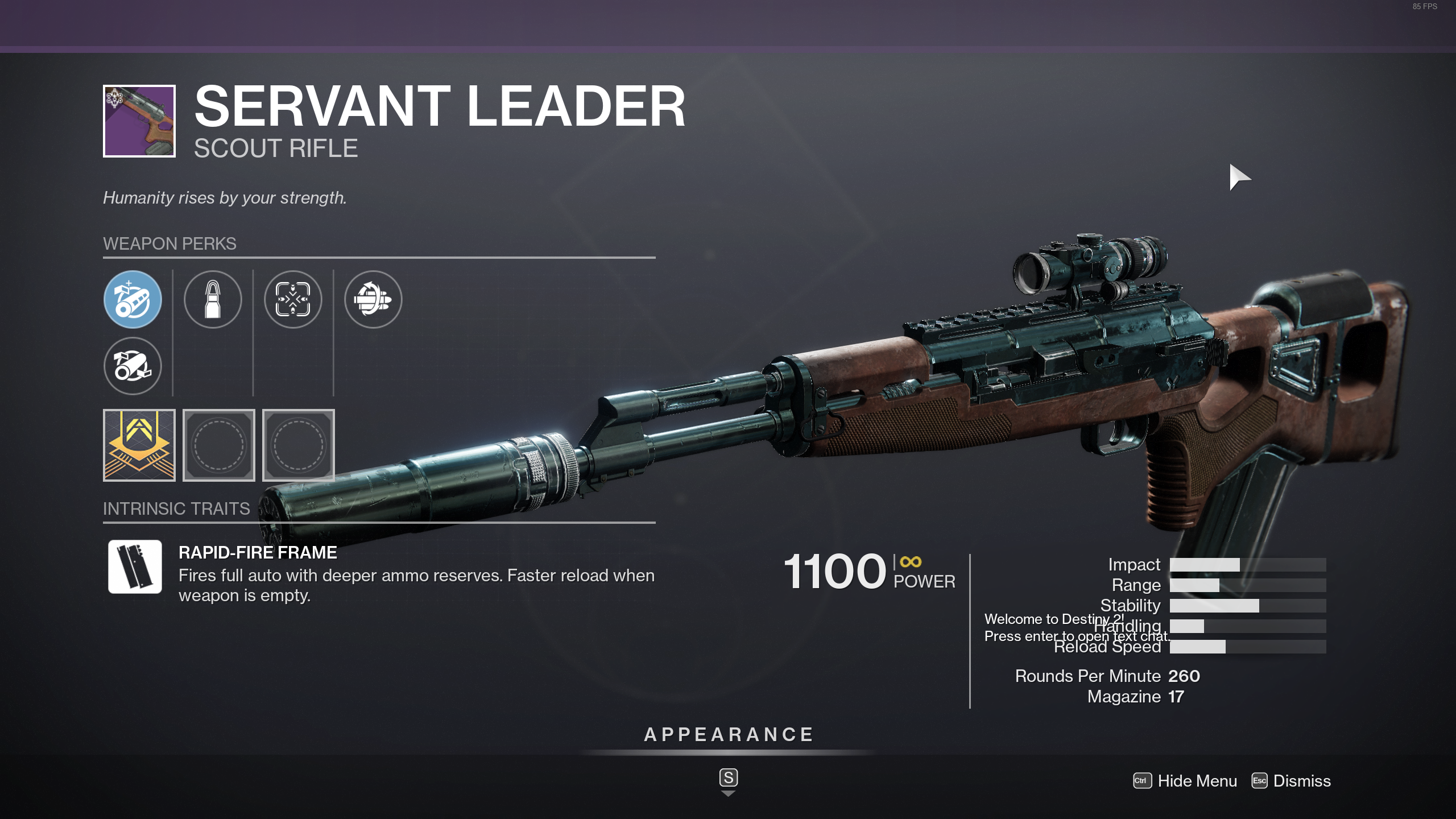Screen dimensions: 1456x819
Task: Click the Servant Leader weapon thumbnail
Action: [139, 121]
